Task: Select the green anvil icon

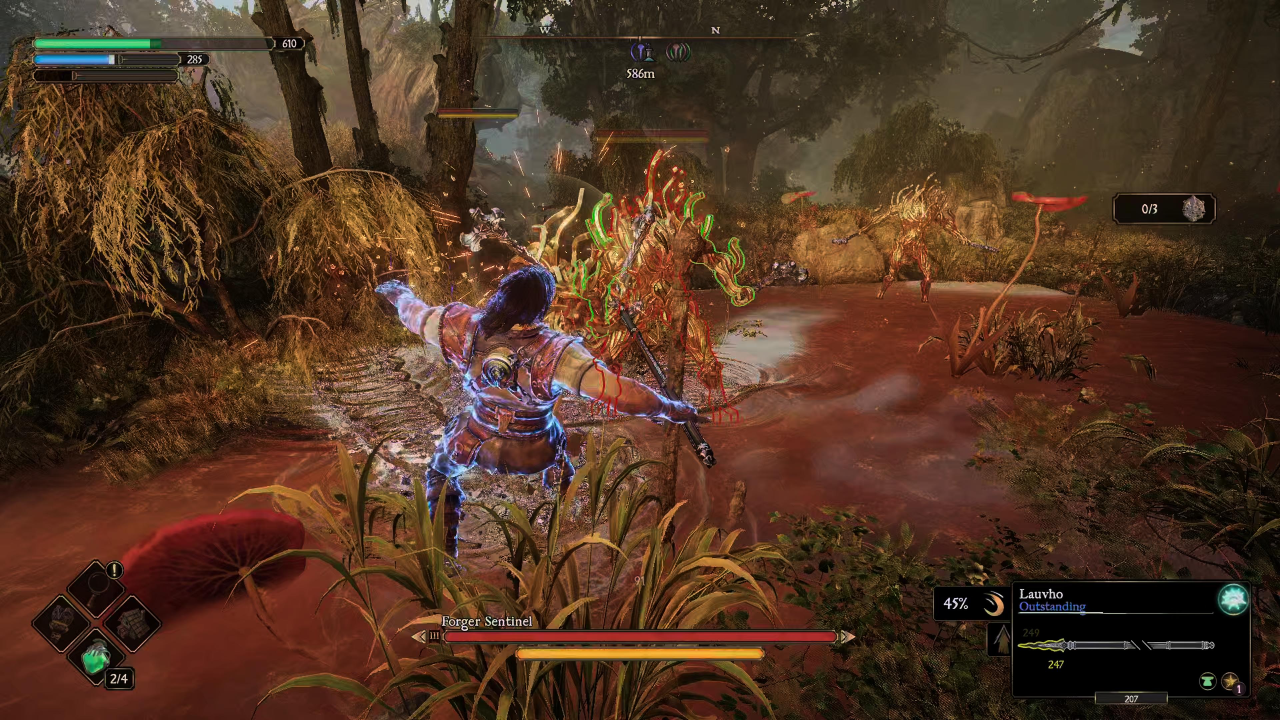Action: [1208, 682]
